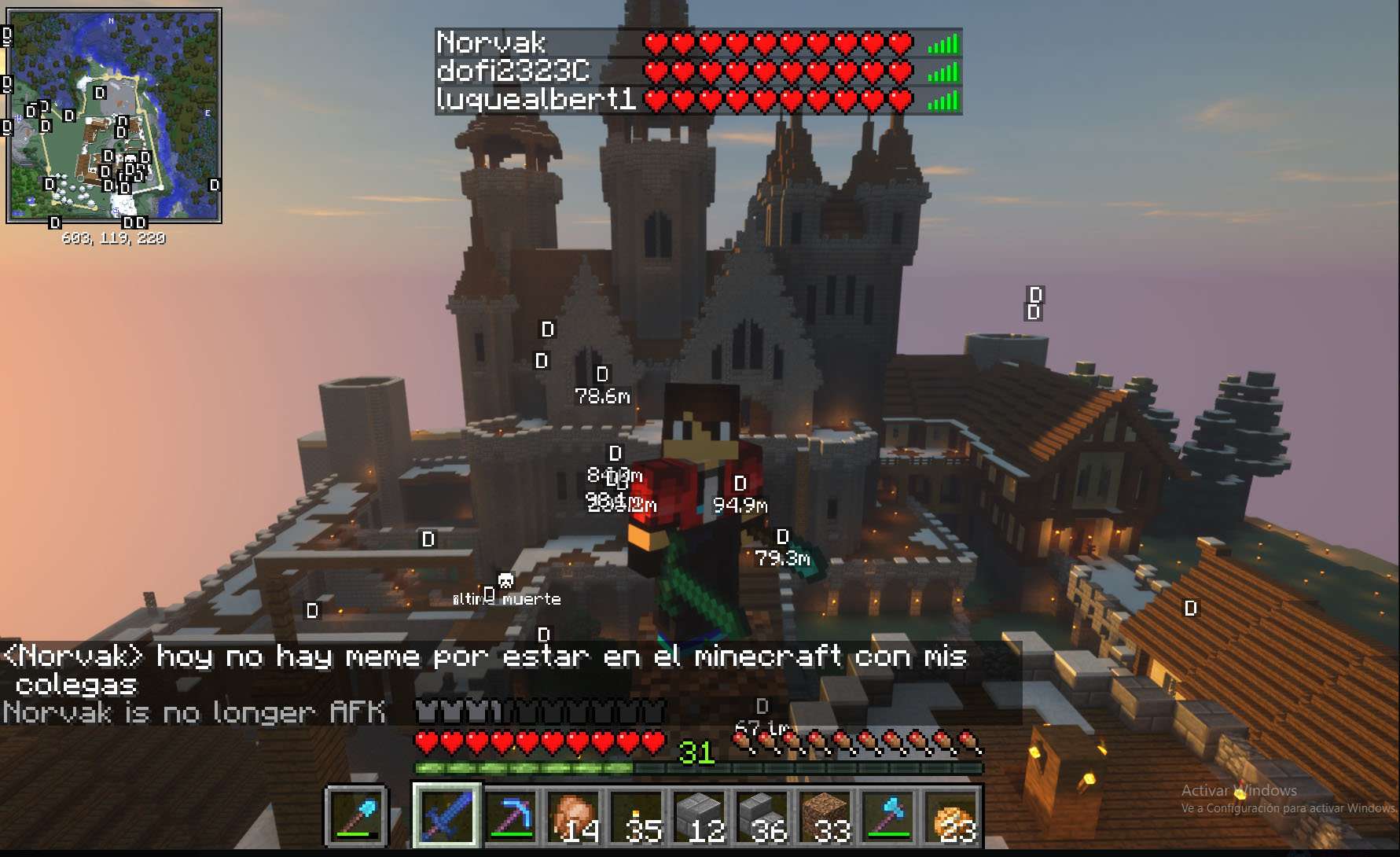The width and height of the screenshot is (1400, 857).
Task: Click the diamond shovel in the offhand slot
Action: coord(358,816)
